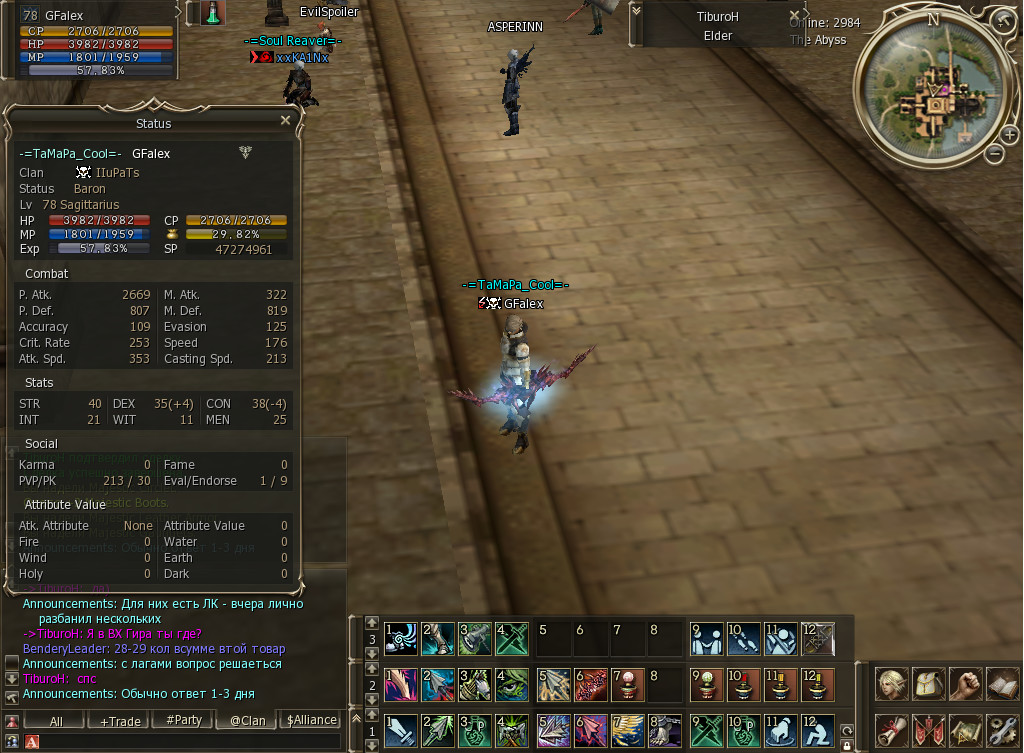This screenshot has width=1024, height=753.
Task: Show the $Alliance chat tab
Action: (x=312, y=720)
